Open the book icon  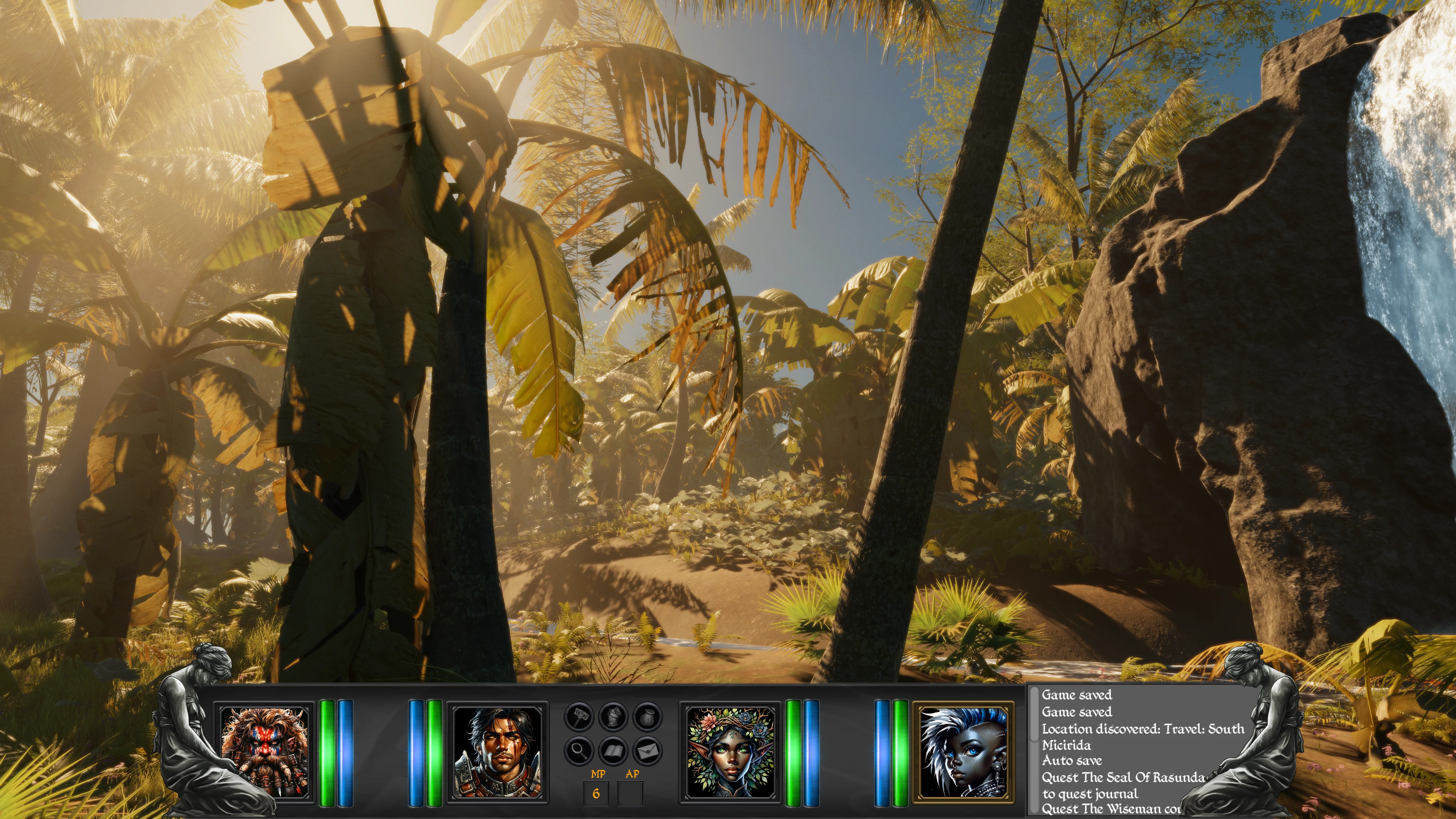[613, 751]
